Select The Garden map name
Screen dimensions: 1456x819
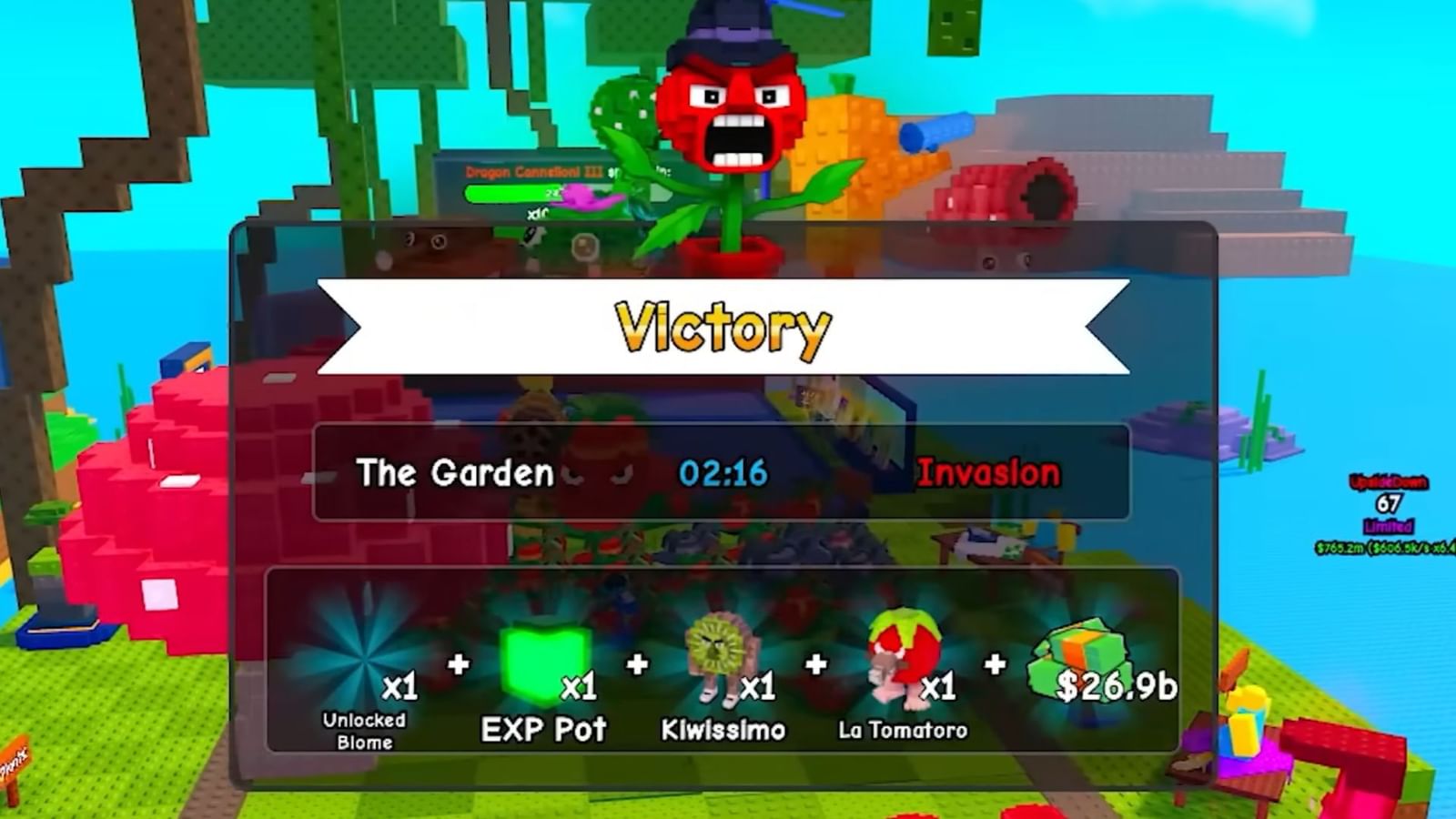coord(455,473)
